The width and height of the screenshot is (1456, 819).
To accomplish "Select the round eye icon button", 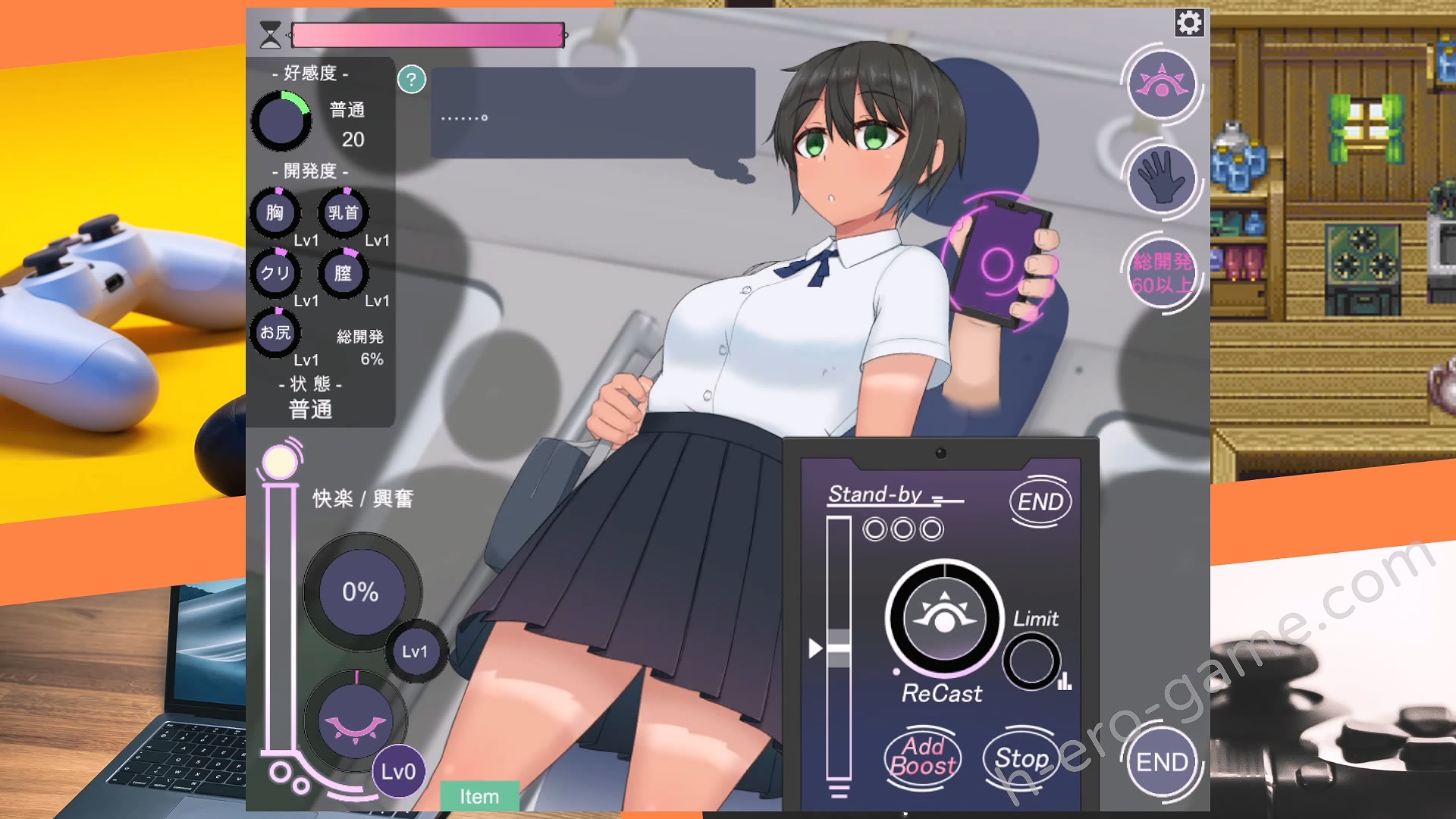I will (x=1161, y=84).
